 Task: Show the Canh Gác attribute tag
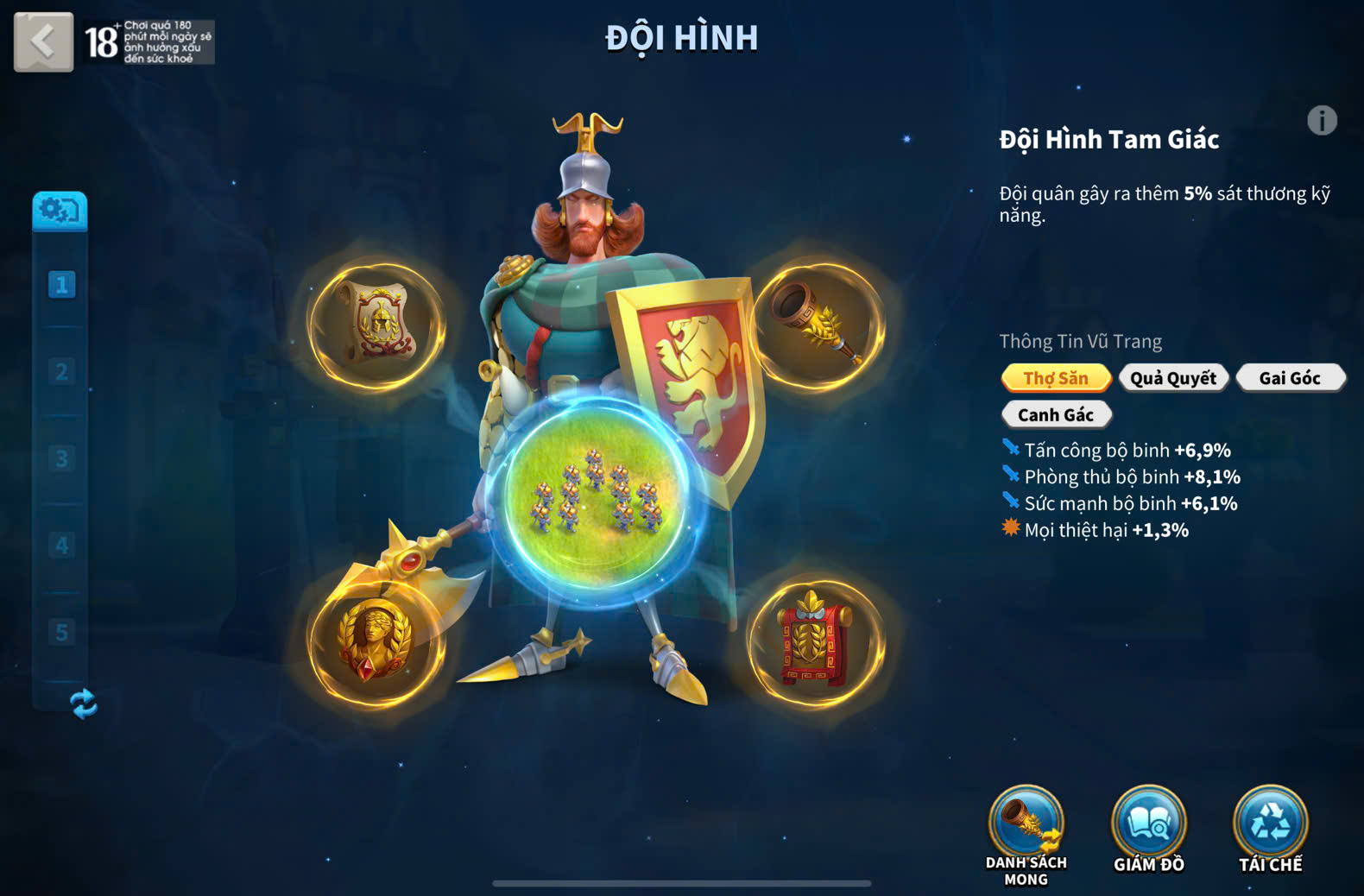pyautogui.click(x=1056, y=415)
